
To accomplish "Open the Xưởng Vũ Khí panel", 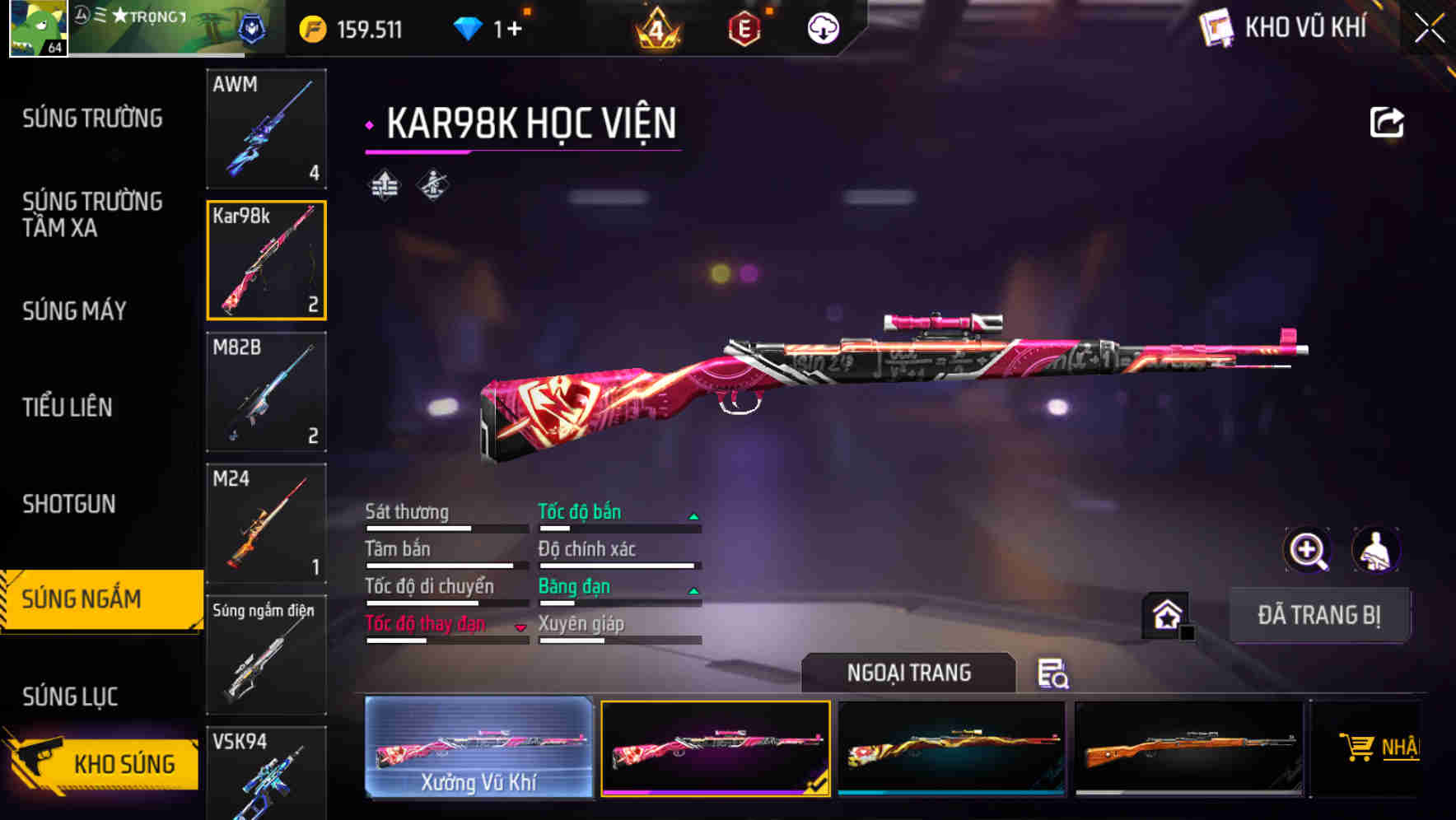I will 478,747.
